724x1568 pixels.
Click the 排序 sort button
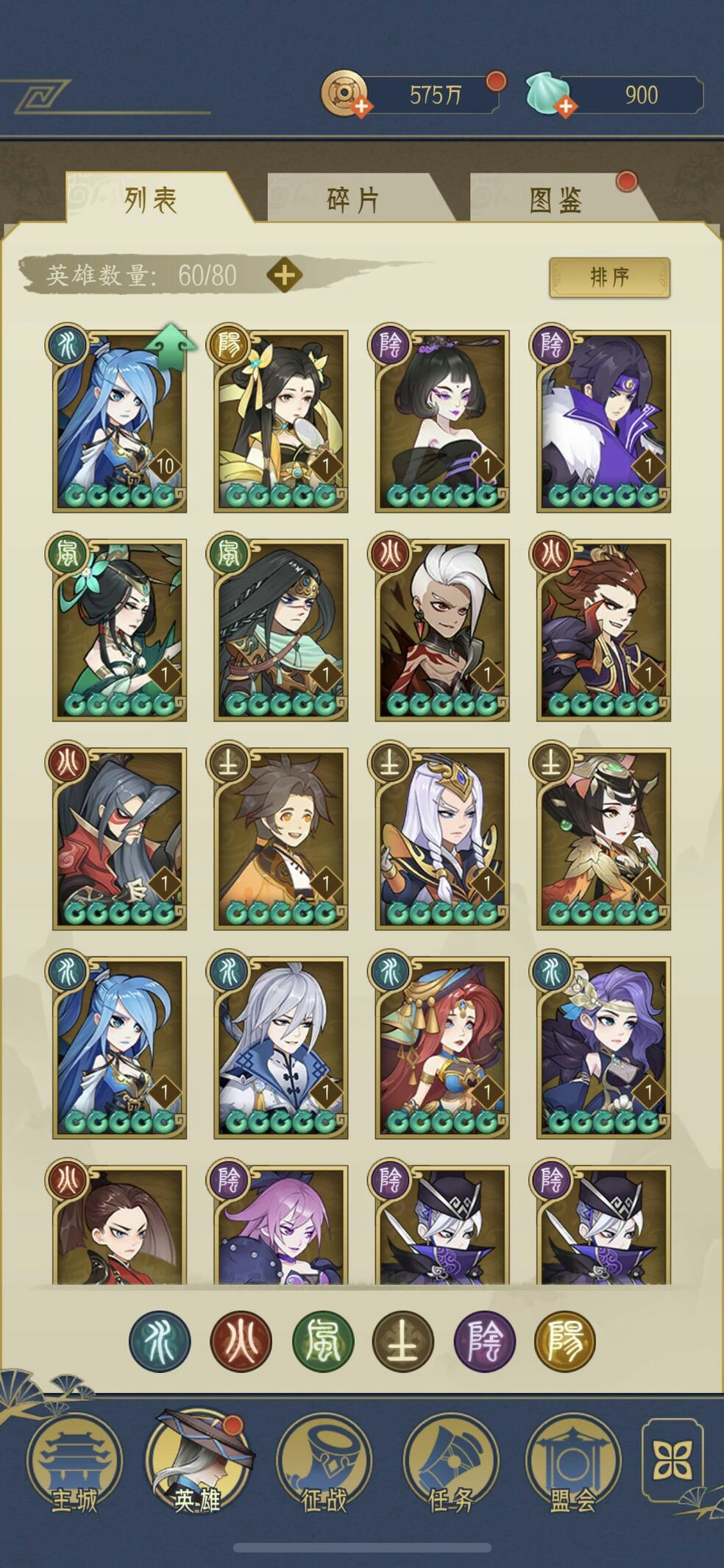coord(609,277)
